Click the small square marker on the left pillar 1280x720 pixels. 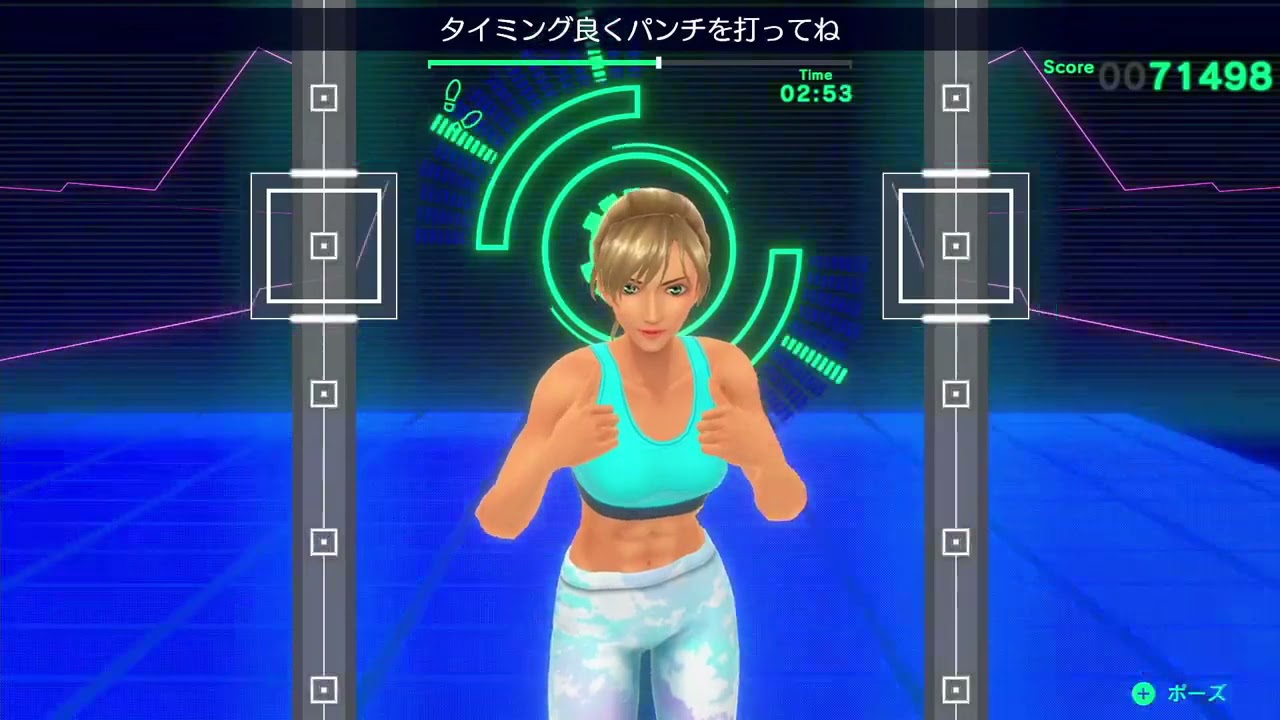(x=322, y=99)
